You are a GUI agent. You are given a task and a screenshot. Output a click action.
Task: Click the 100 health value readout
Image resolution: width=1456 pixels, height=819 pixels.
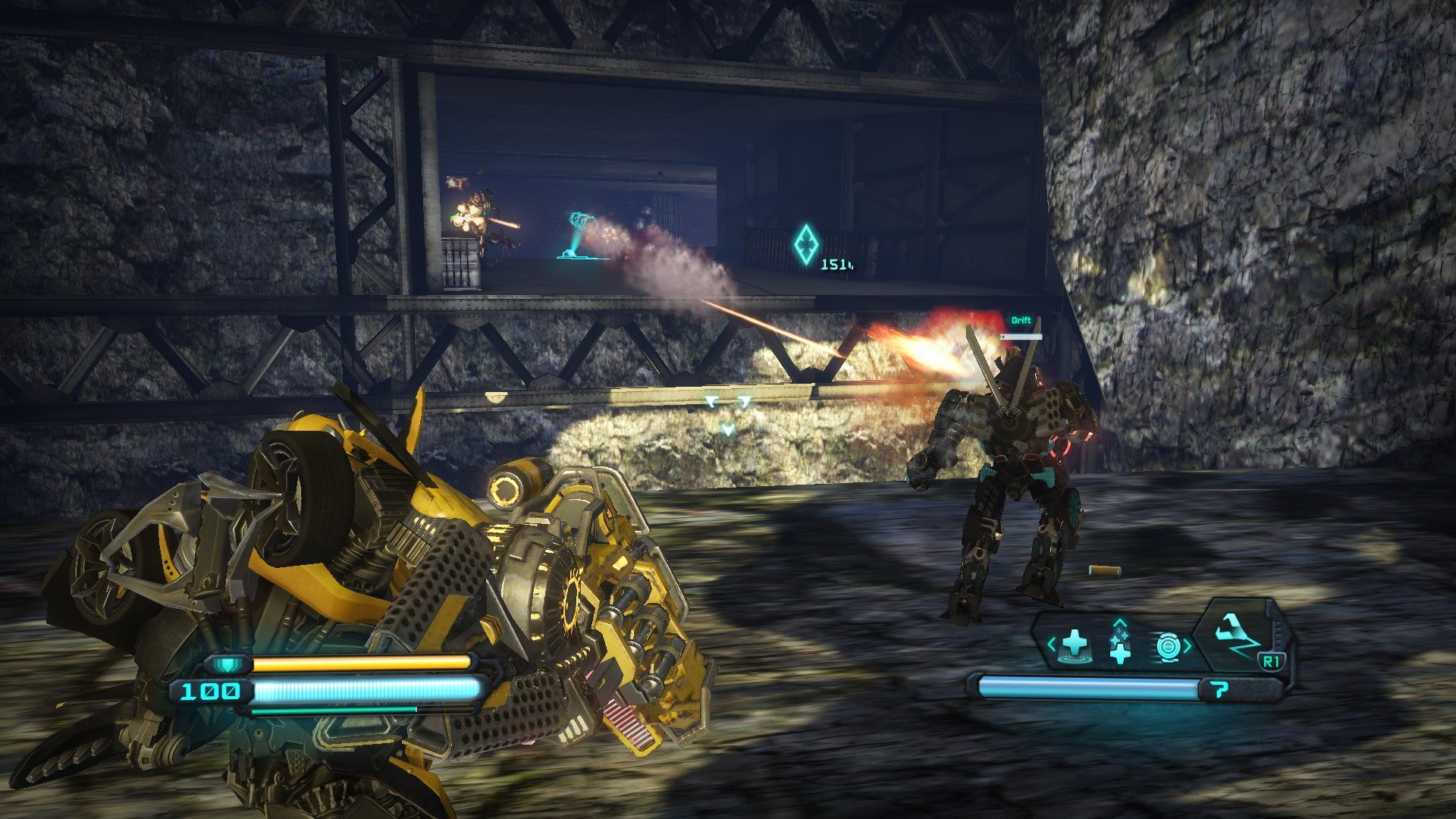coord(211,690)
